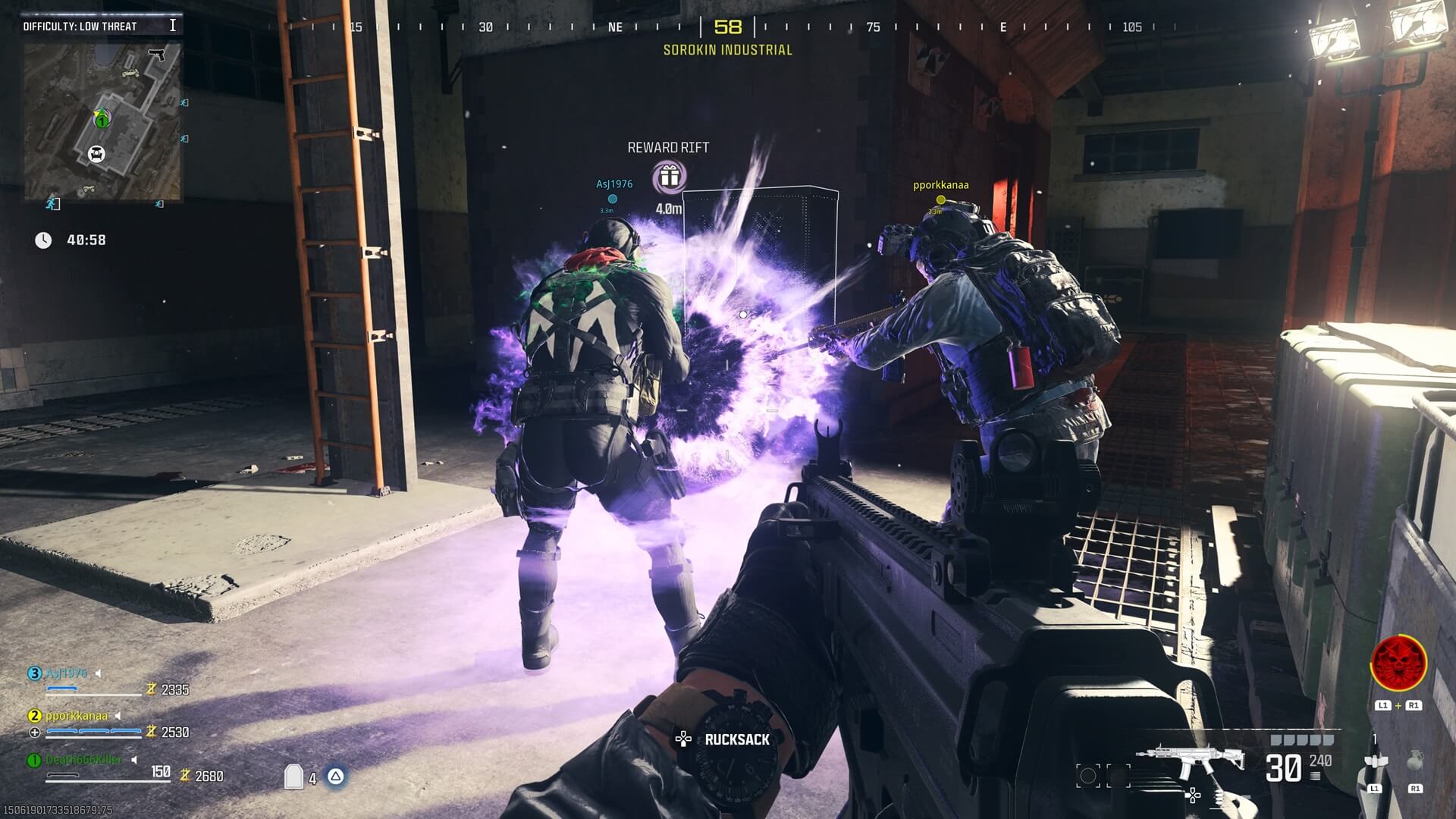Screen dimensions: 1456x819
Task: Click the white armchair marker on the minimap
Action: pos(96,155)
